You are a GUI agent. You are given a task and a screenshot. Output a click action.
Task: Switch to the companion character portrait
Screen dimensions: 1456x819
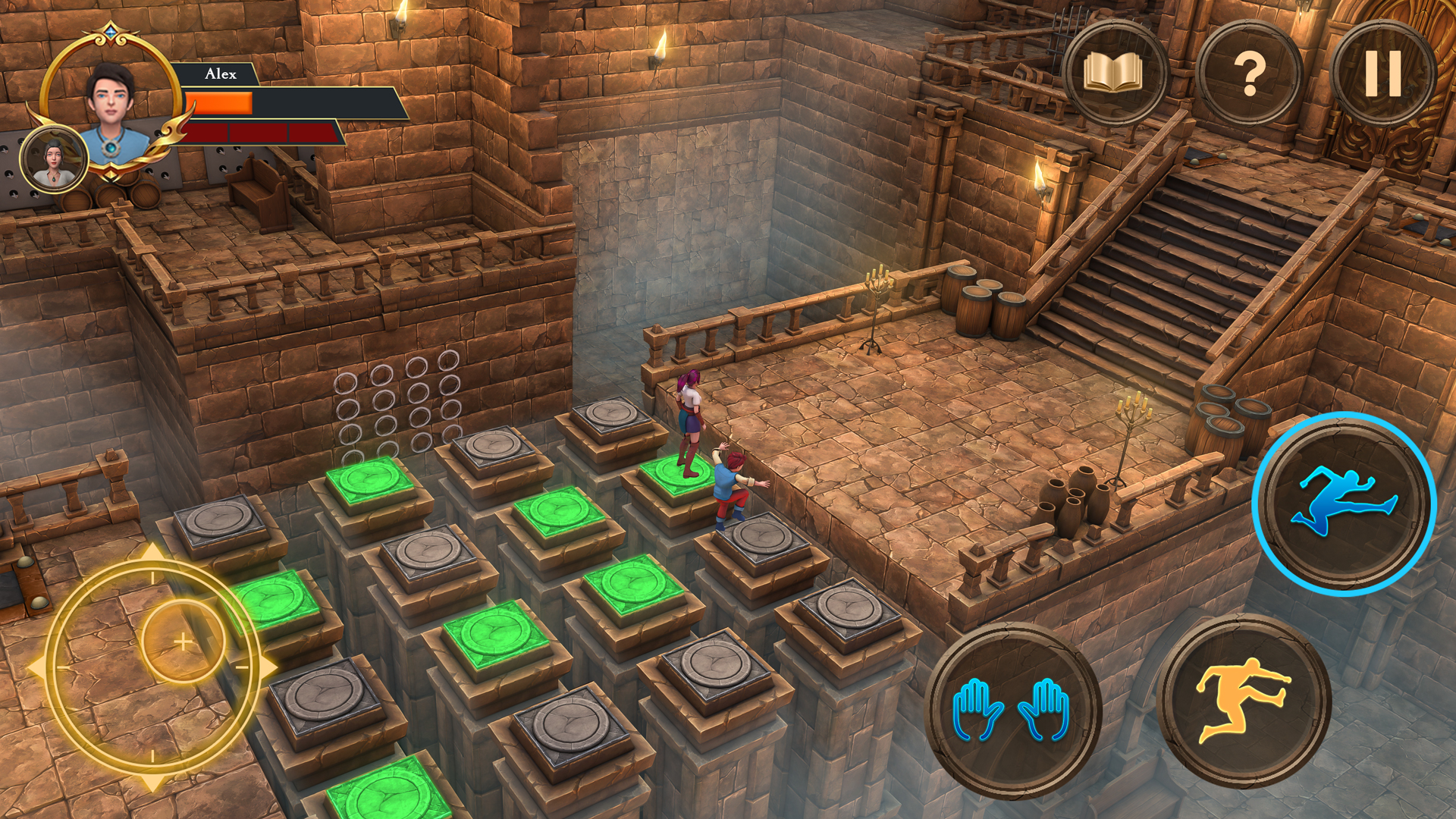53,159
